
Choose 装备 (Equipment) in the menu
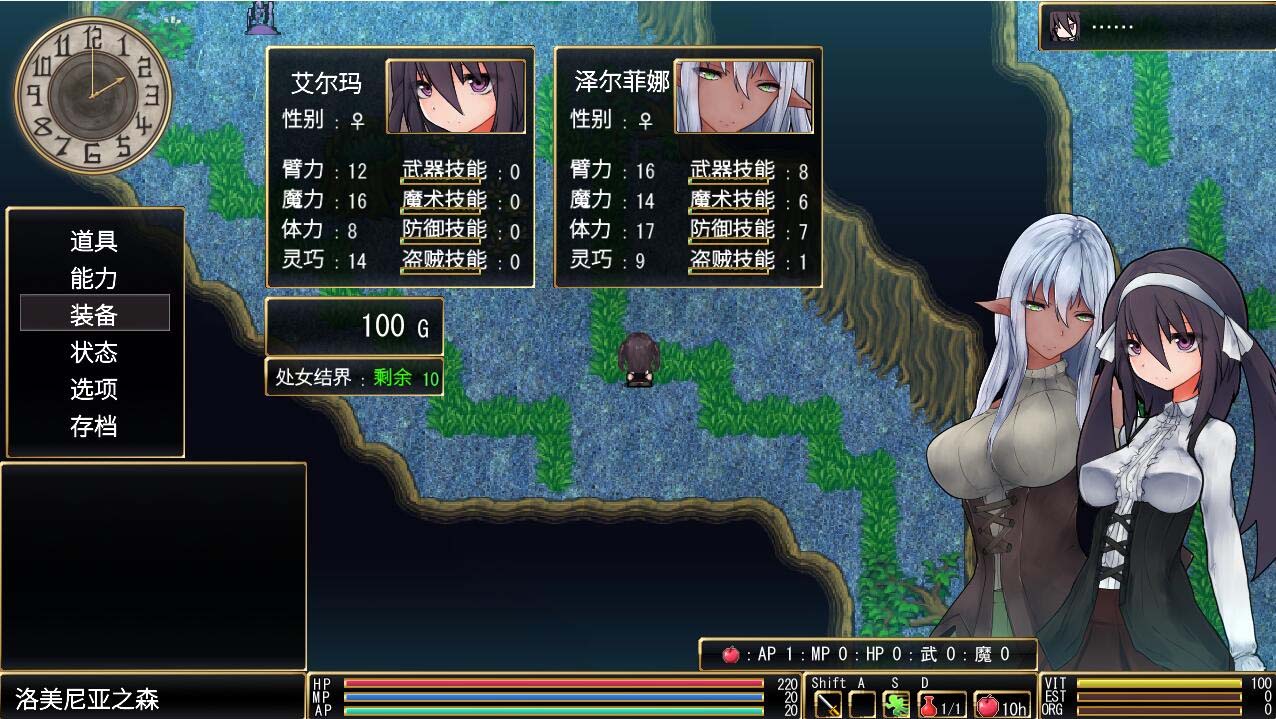point(94,315)
